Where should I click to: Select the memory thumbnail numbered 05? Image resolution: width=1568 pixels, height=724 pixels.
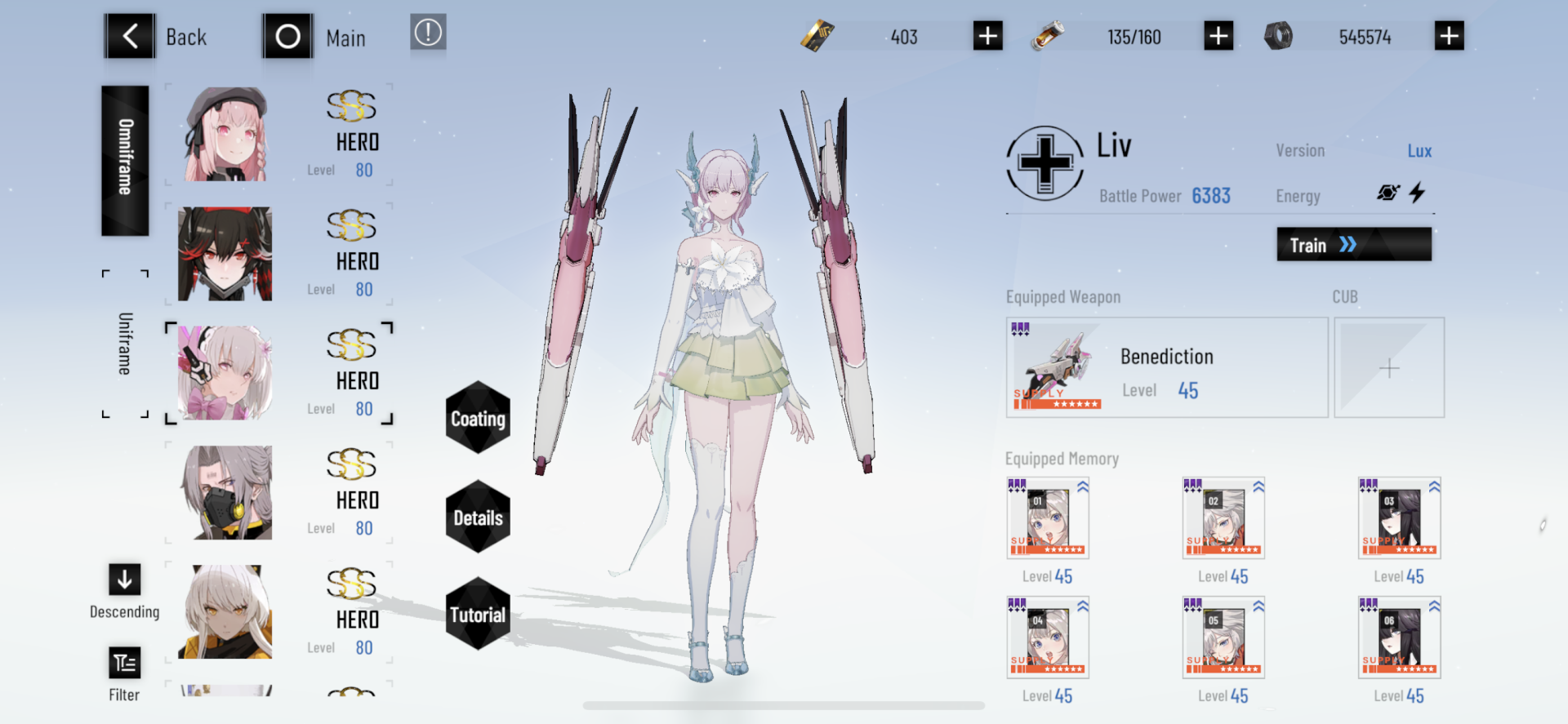tap(1223, 637)
